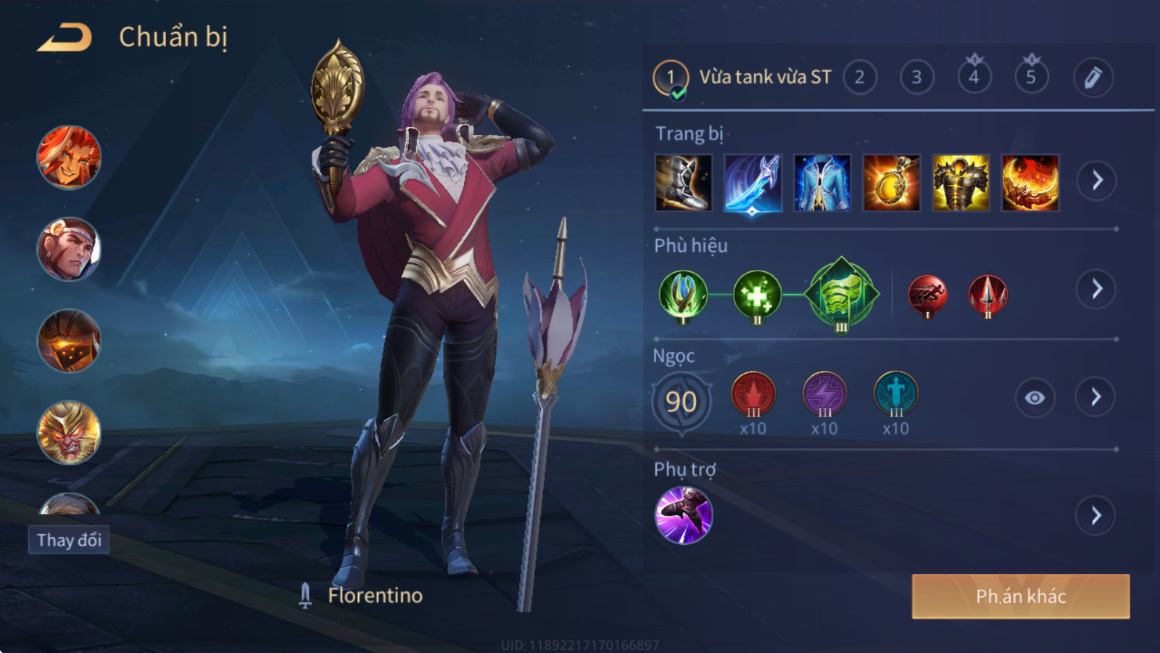Image resolution: width=1160 pixels, height=653 pixels.
Task: Select the boots equipment item
Action: coord(683,182)
